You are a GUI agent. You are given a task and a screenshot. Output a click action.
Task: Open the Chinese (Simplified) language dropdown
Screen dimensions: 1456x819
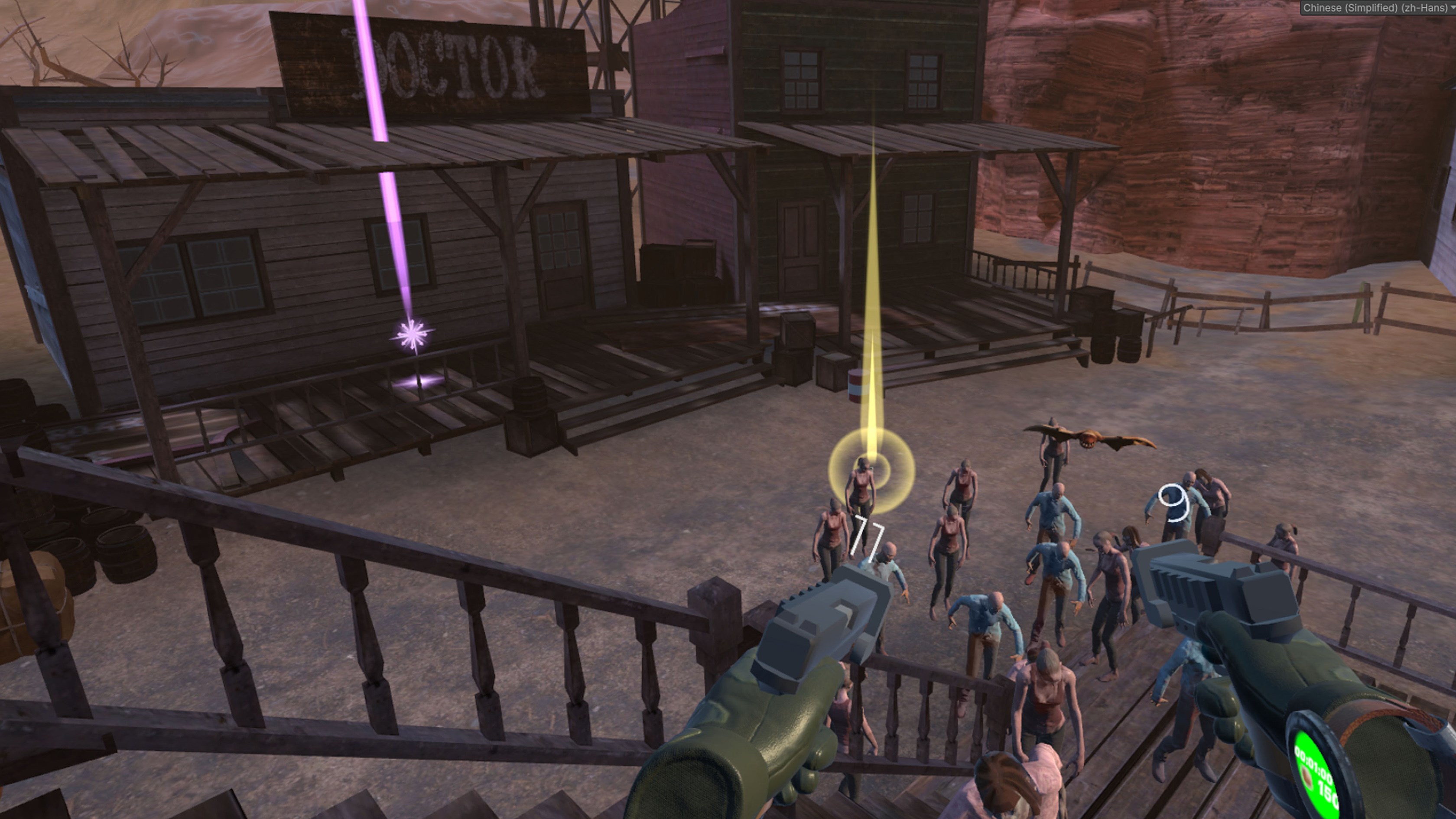[1378, 8]
